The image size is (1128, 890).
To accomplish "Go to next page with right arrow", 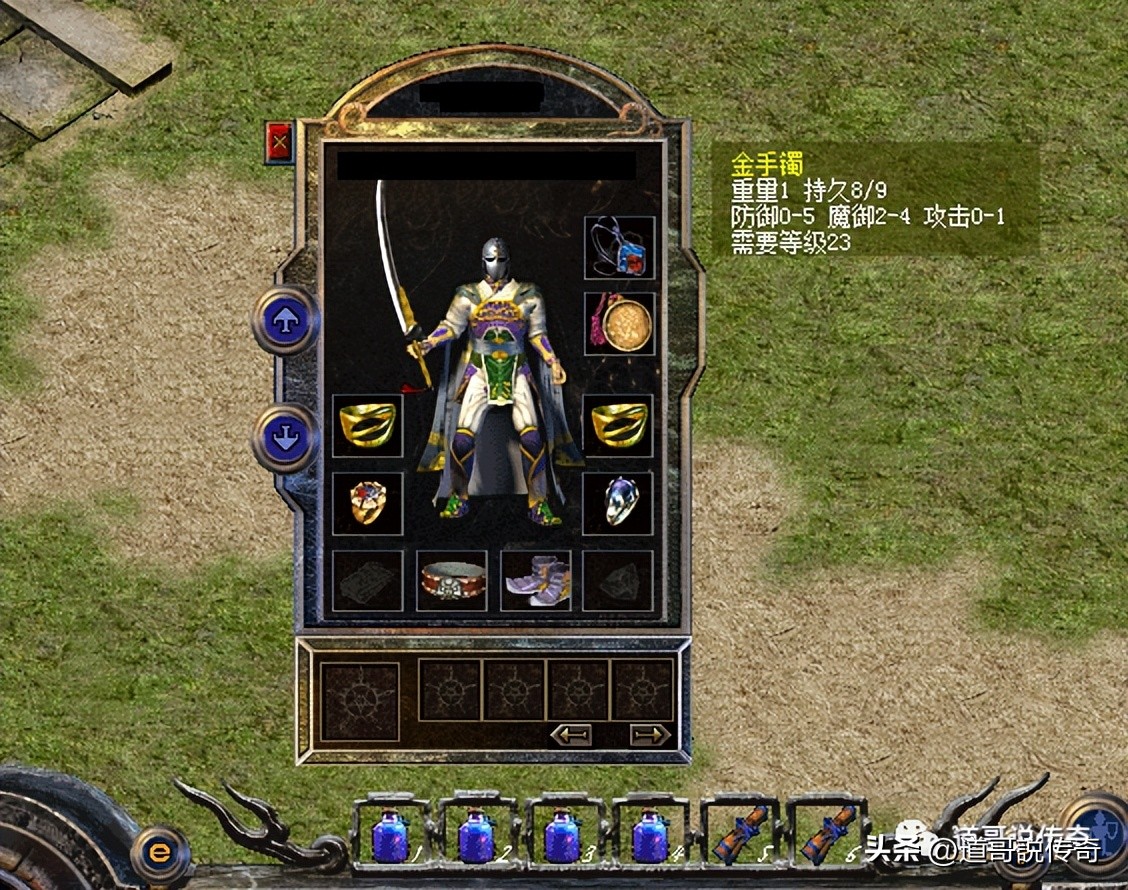I will point(650,735).
